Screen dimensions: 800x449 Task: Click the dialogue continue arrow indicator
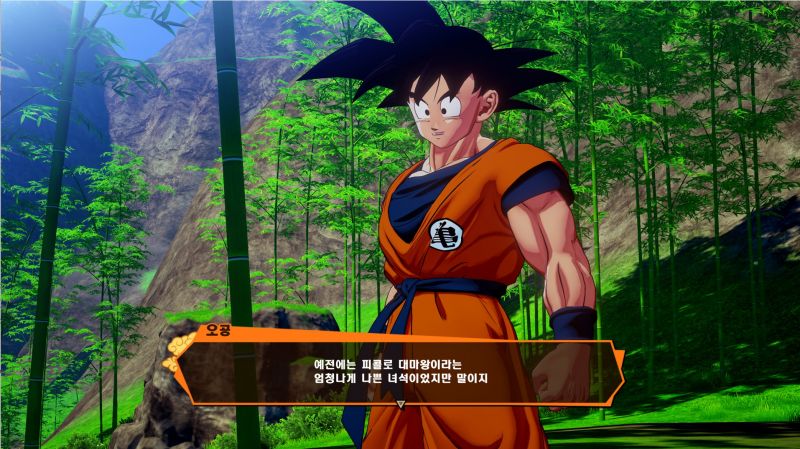[x=400, y=405]
